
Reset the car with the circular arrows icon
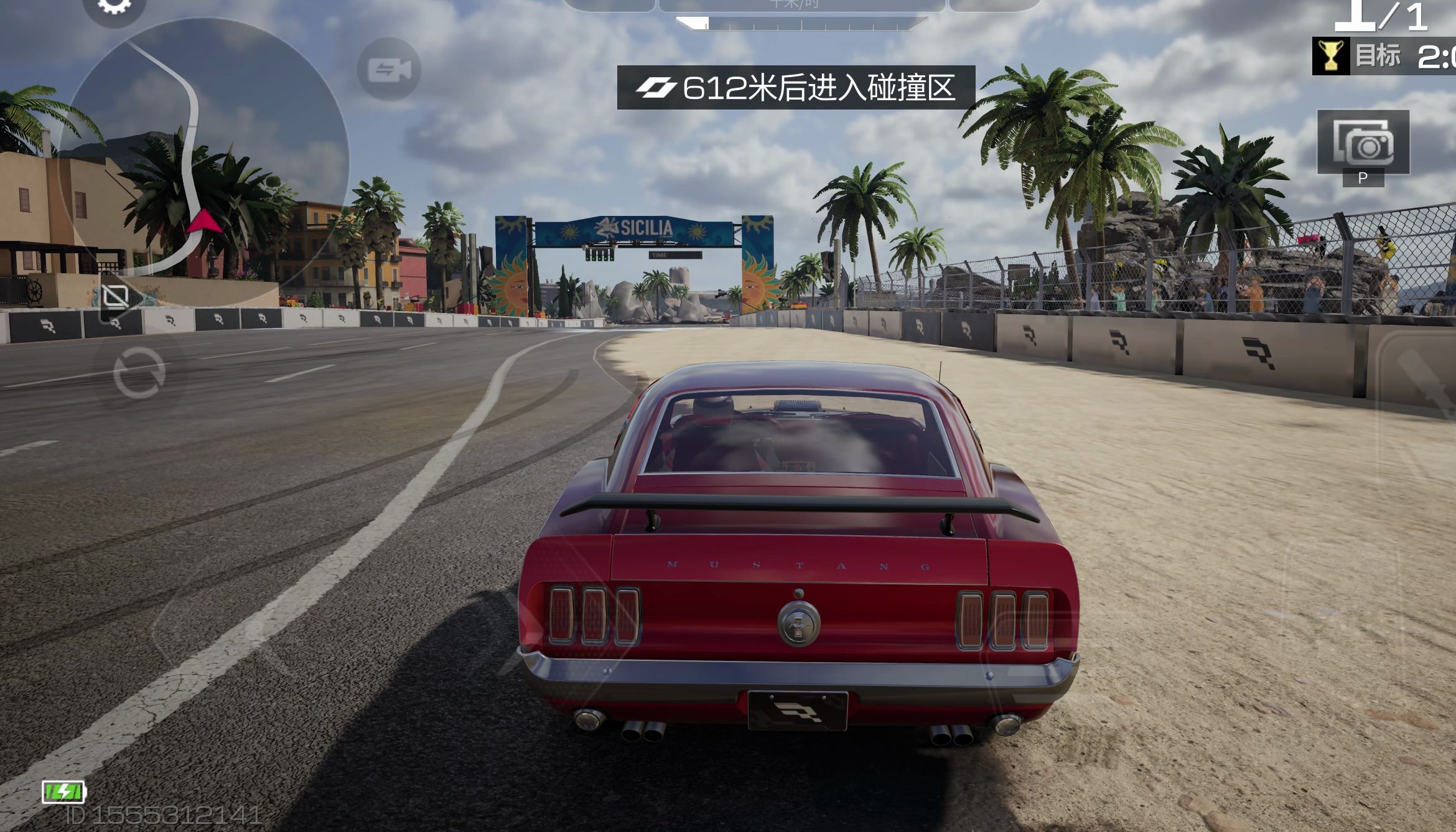139,373
